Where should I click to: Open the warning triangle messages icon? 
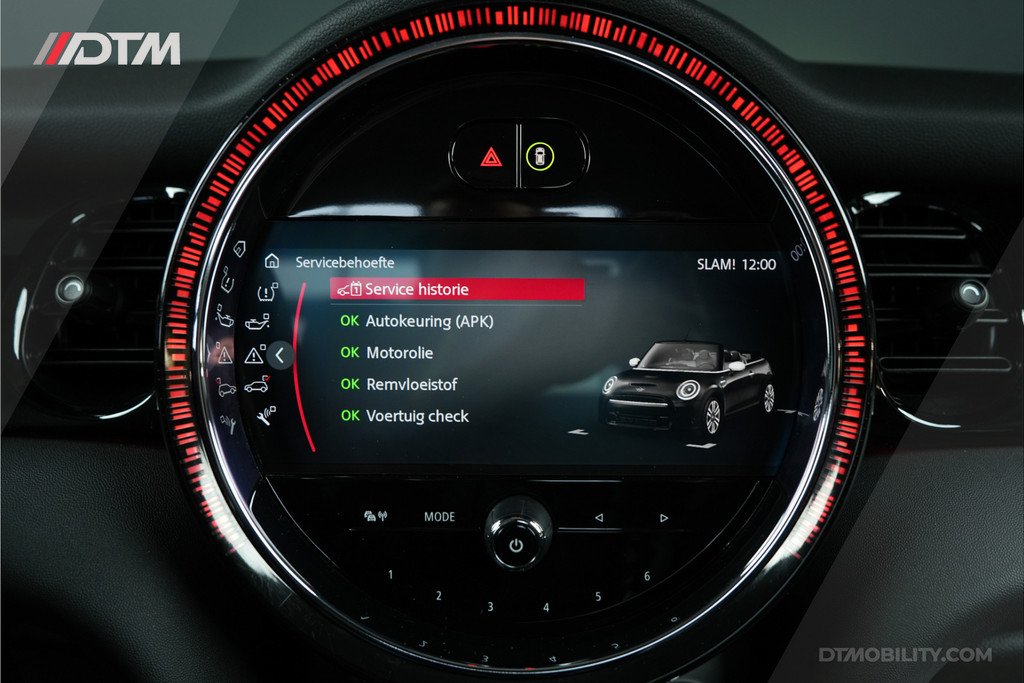[x=255, y=355]
